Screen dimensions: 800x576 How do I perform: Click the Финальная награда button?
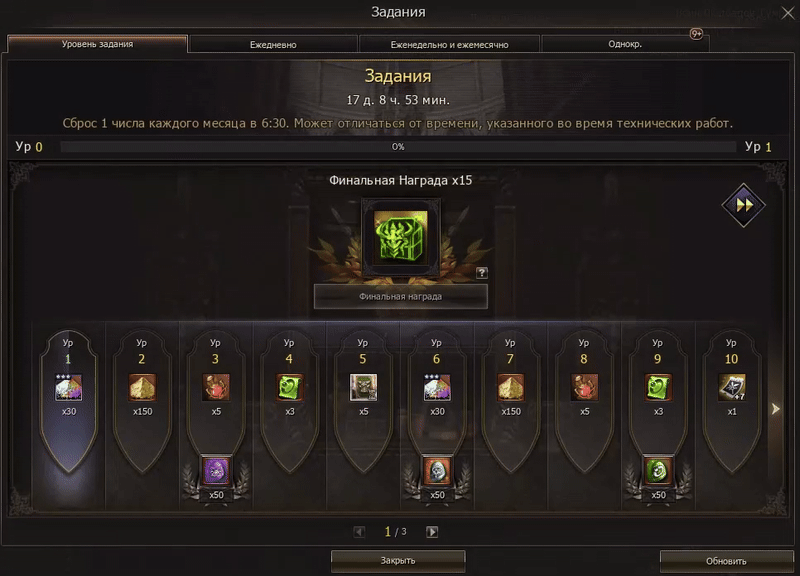tap(400, 296)
